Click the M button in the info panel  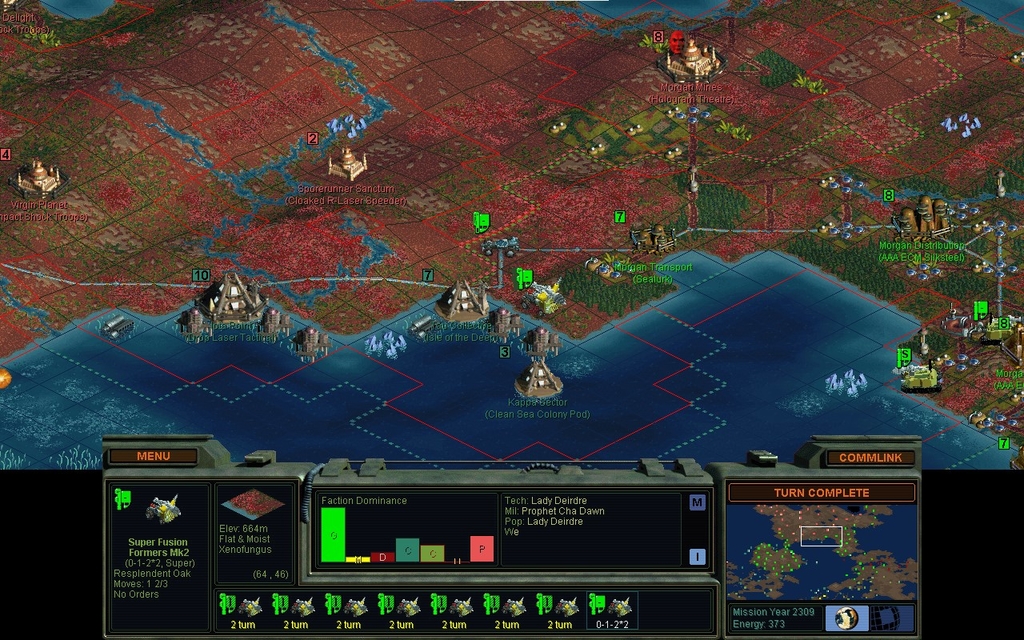pos(697,502)
